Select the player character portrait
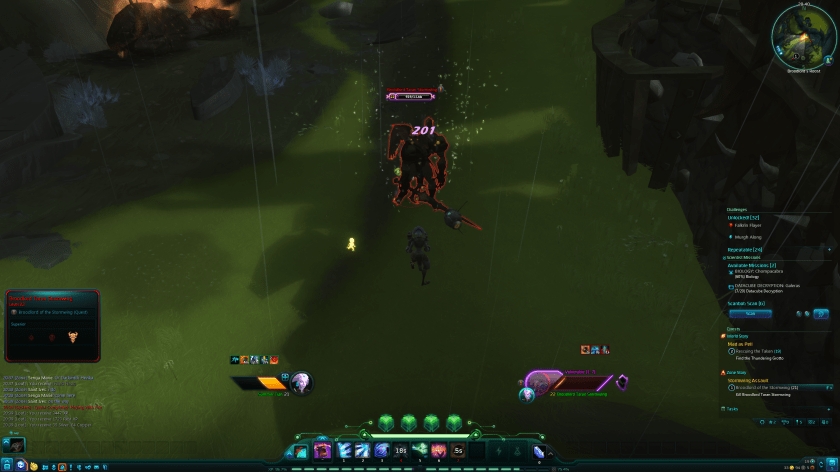Image resolution: width=840 pixels, height=472 pixels. pos(299,381)
